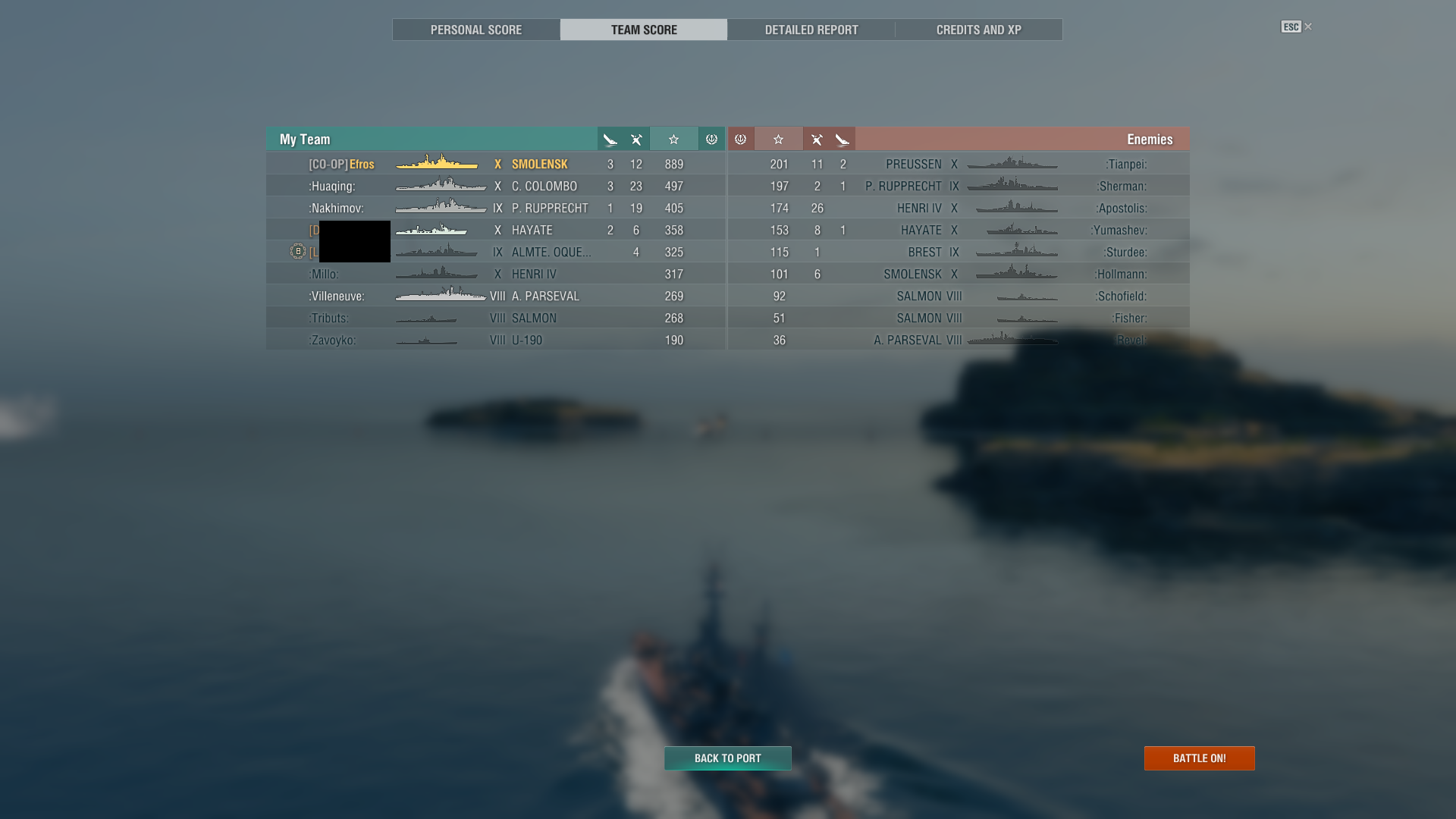Click the Back to Port button
Image resolution: width=1456 pixels, height=819 pixels.
point(727,758)
